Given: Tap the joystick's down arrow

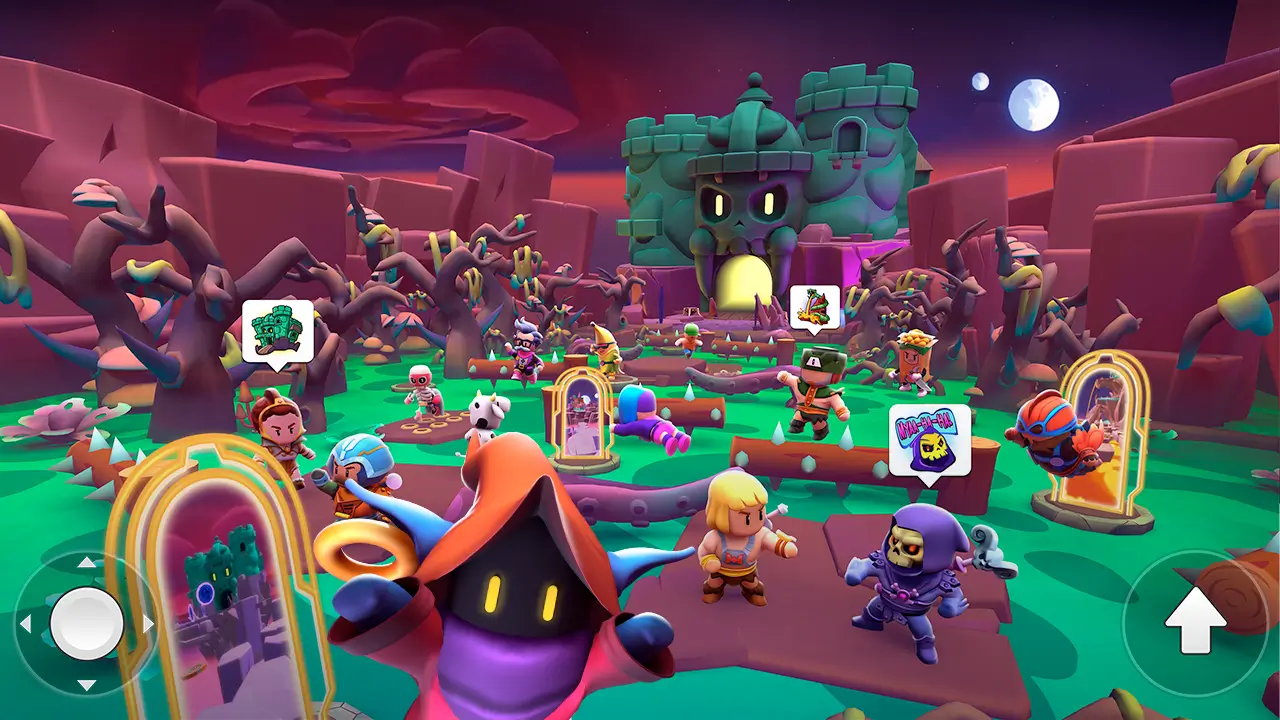Looking at the screenshot, I should tap(87, 685).
